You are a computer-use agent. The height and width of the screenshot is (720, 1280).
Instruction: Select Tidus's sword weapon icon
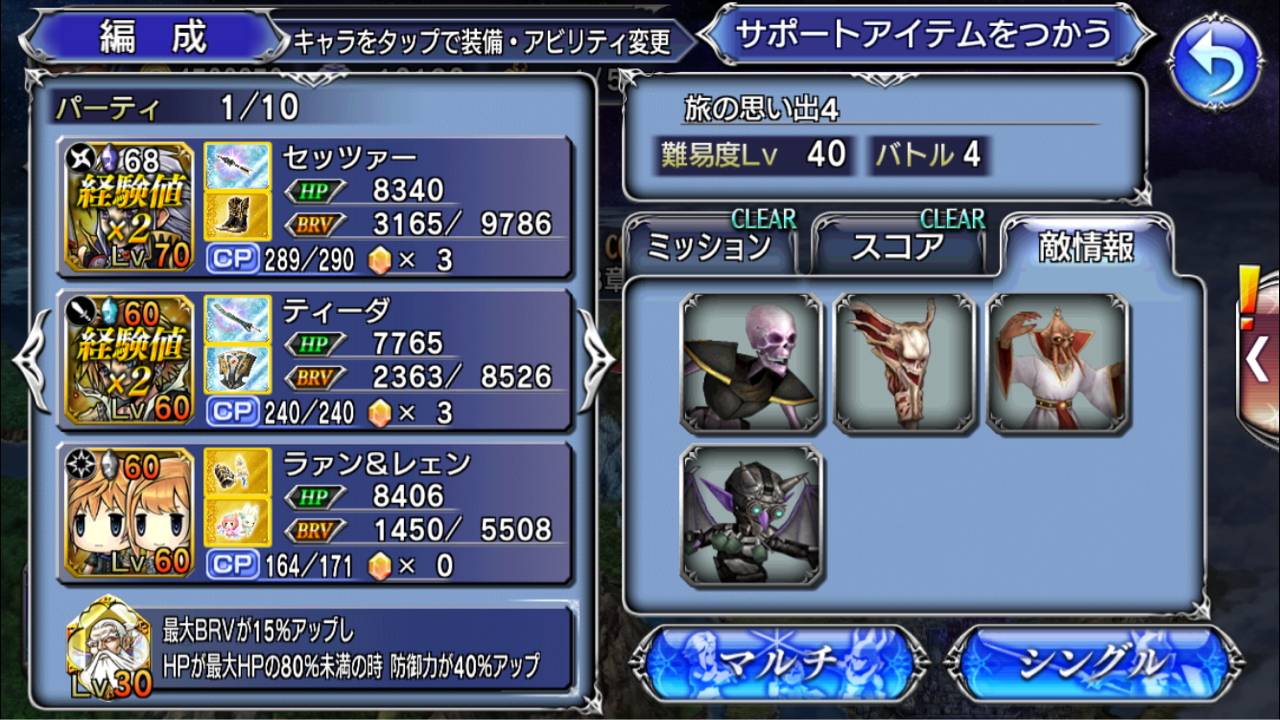click(235, 318)
